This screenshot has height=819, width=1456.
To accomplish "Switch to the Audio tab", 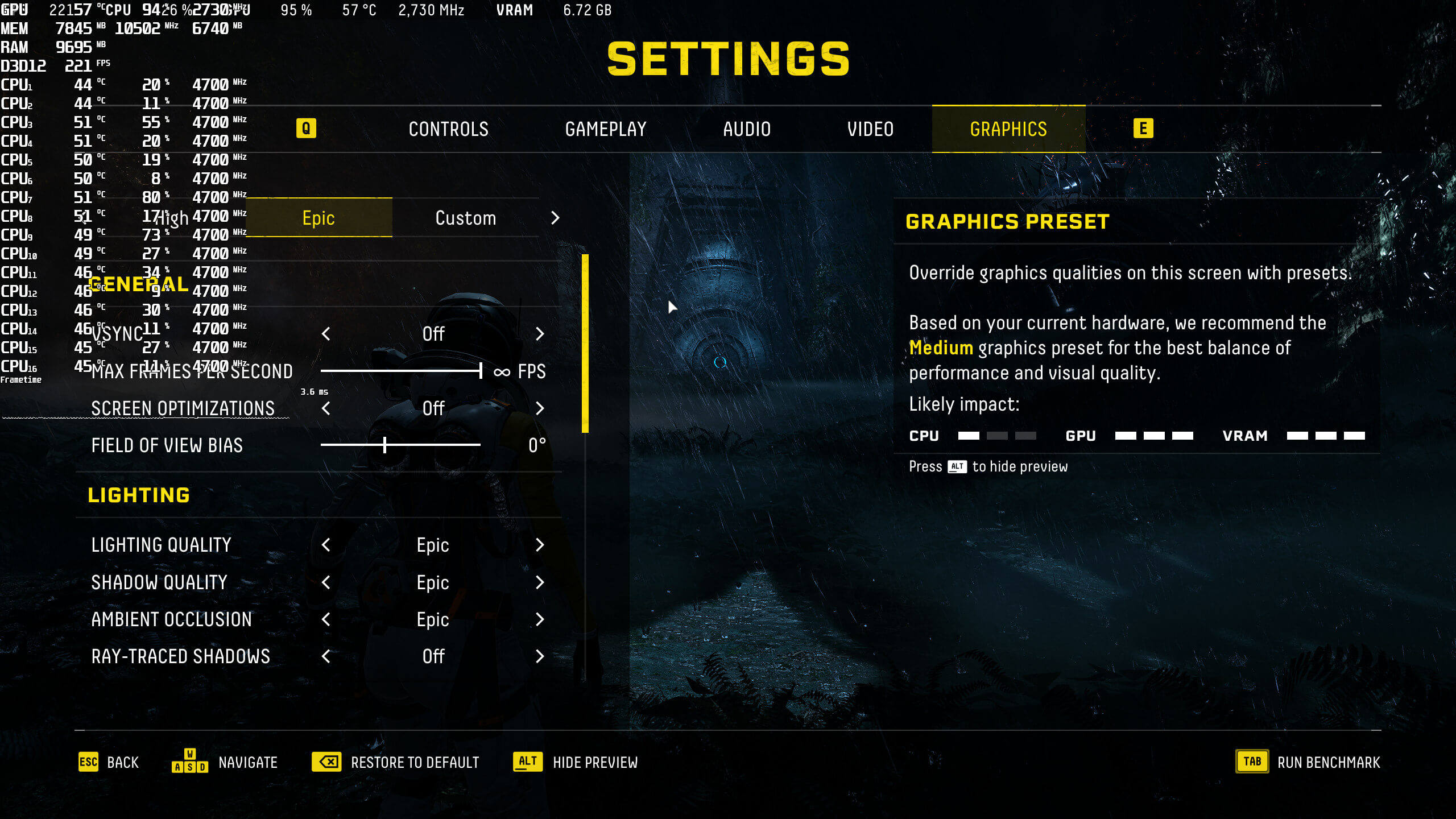I will tap(747, 129).
